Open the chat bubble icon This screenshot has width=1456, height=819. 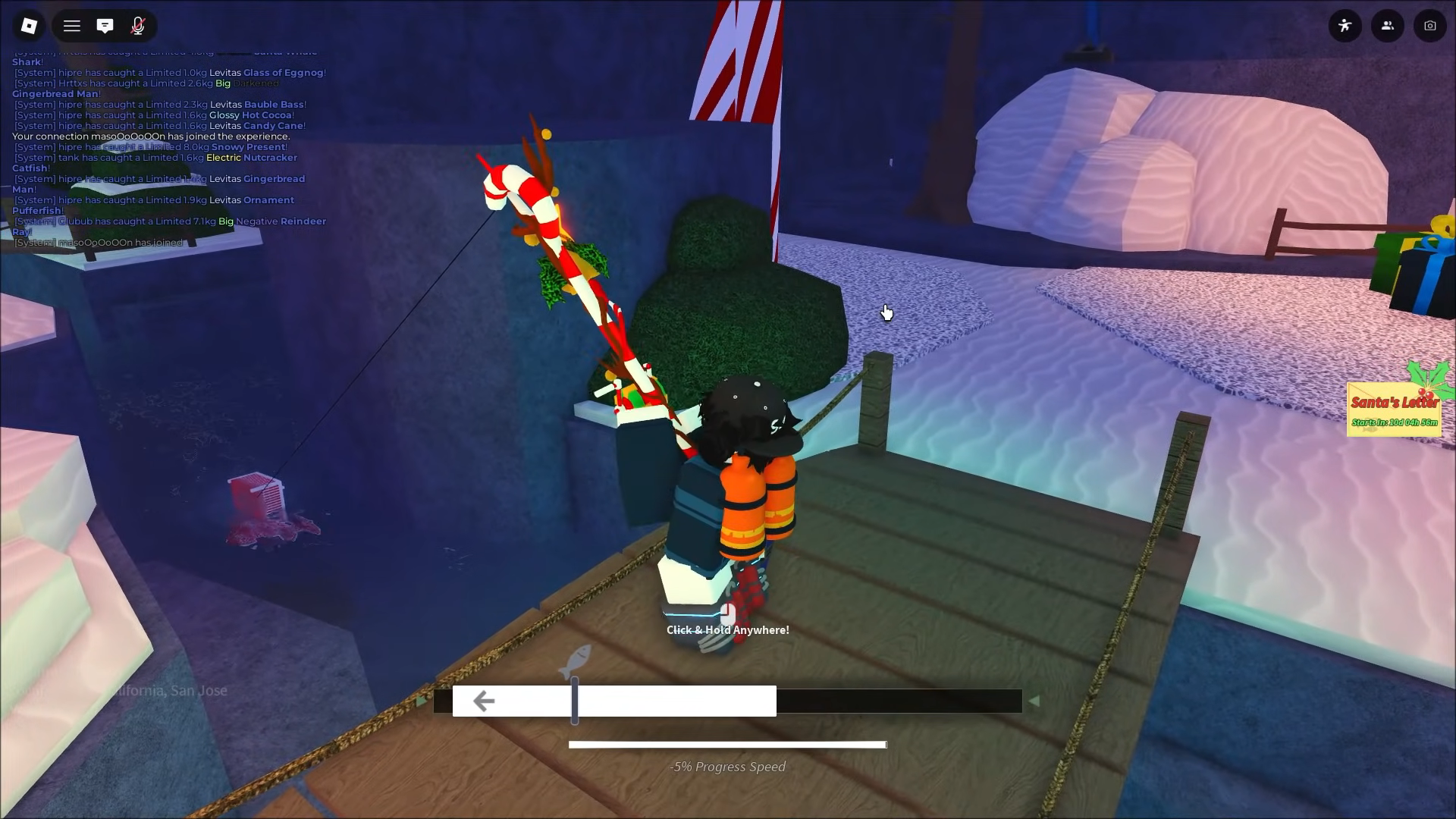(x=105, y=25)
